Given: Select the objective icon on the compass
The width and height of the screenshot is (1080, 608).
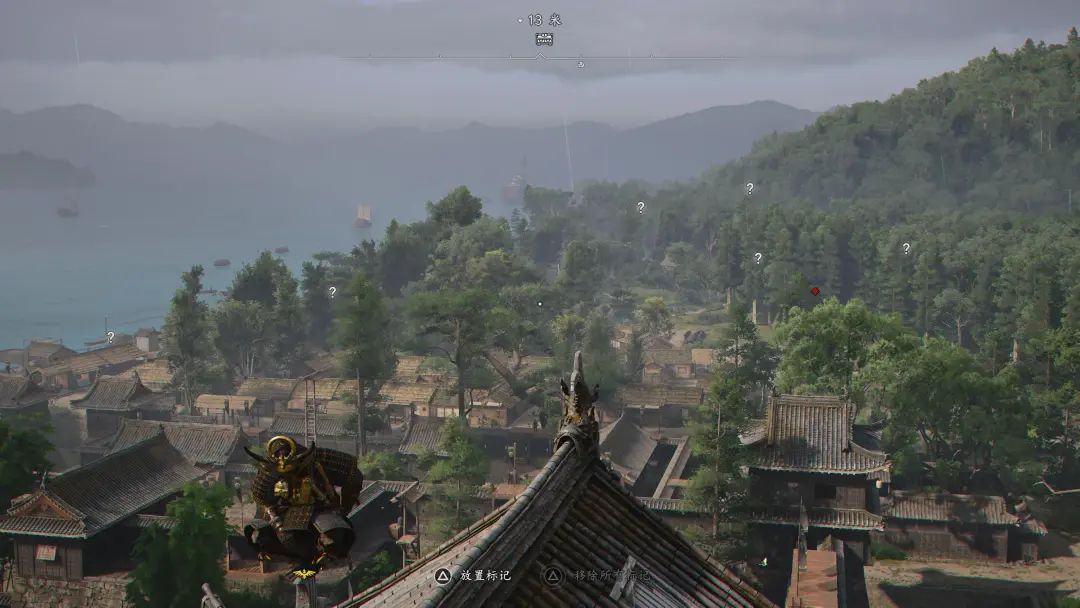Looking at the screenshot, I should tap(544, 39).
